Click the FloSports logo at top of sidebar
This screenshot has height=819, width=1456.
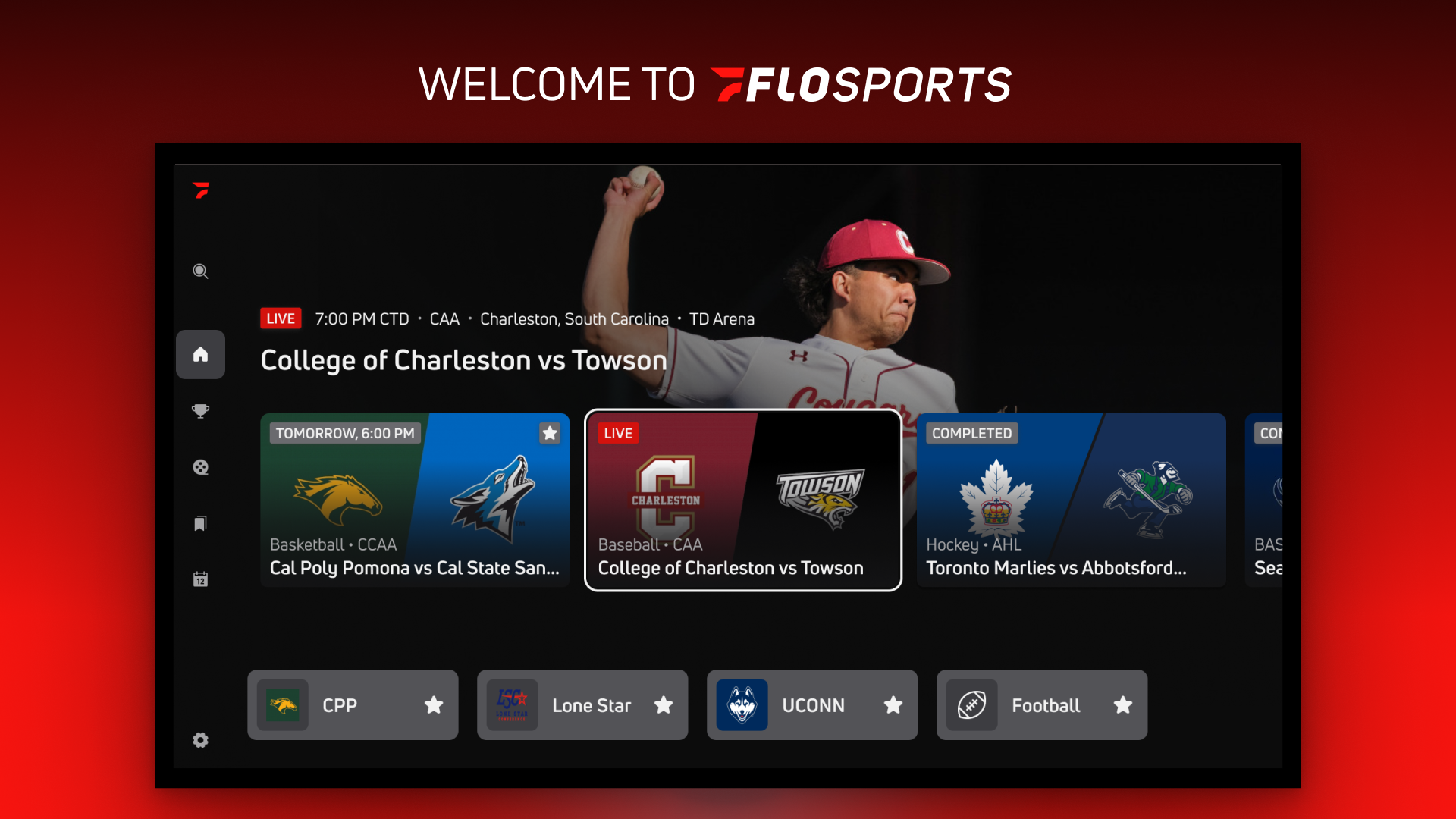pos(200,191)
